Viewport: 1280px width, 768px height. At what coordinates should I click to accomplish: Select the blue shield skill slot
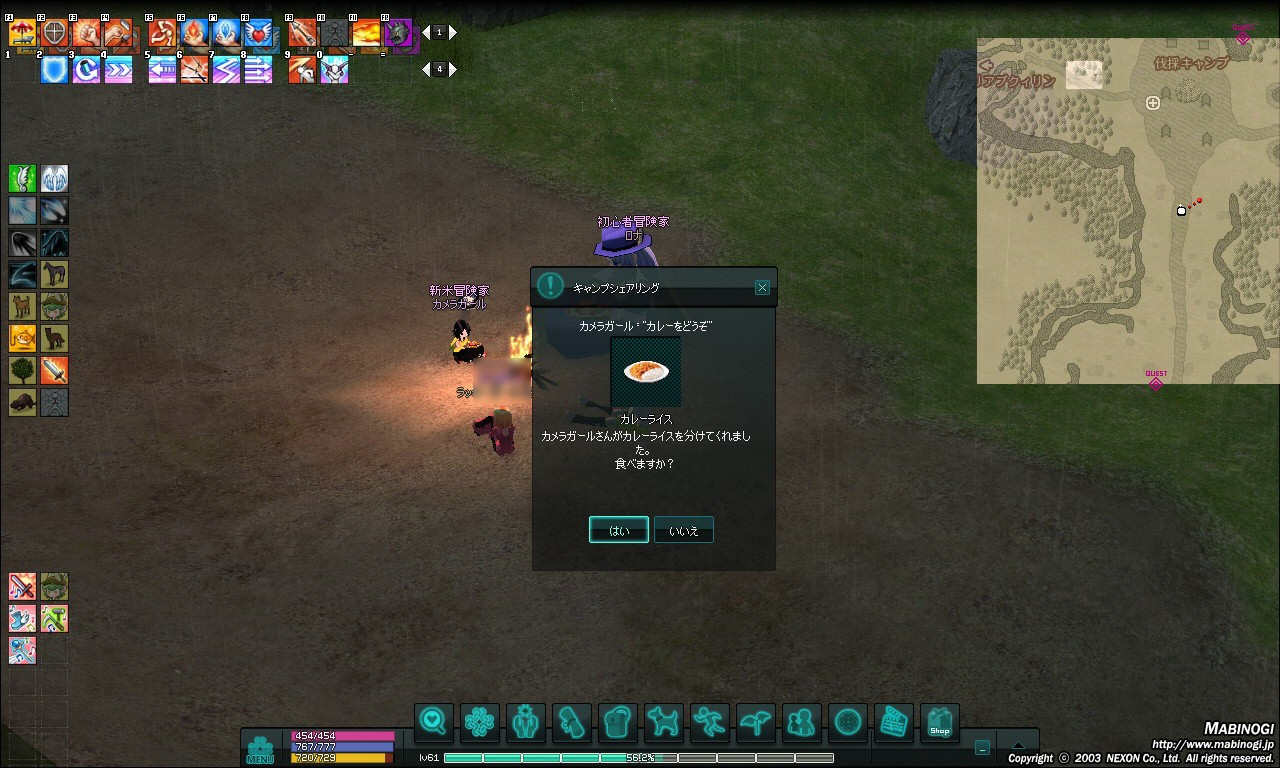(x=54, y=69)
